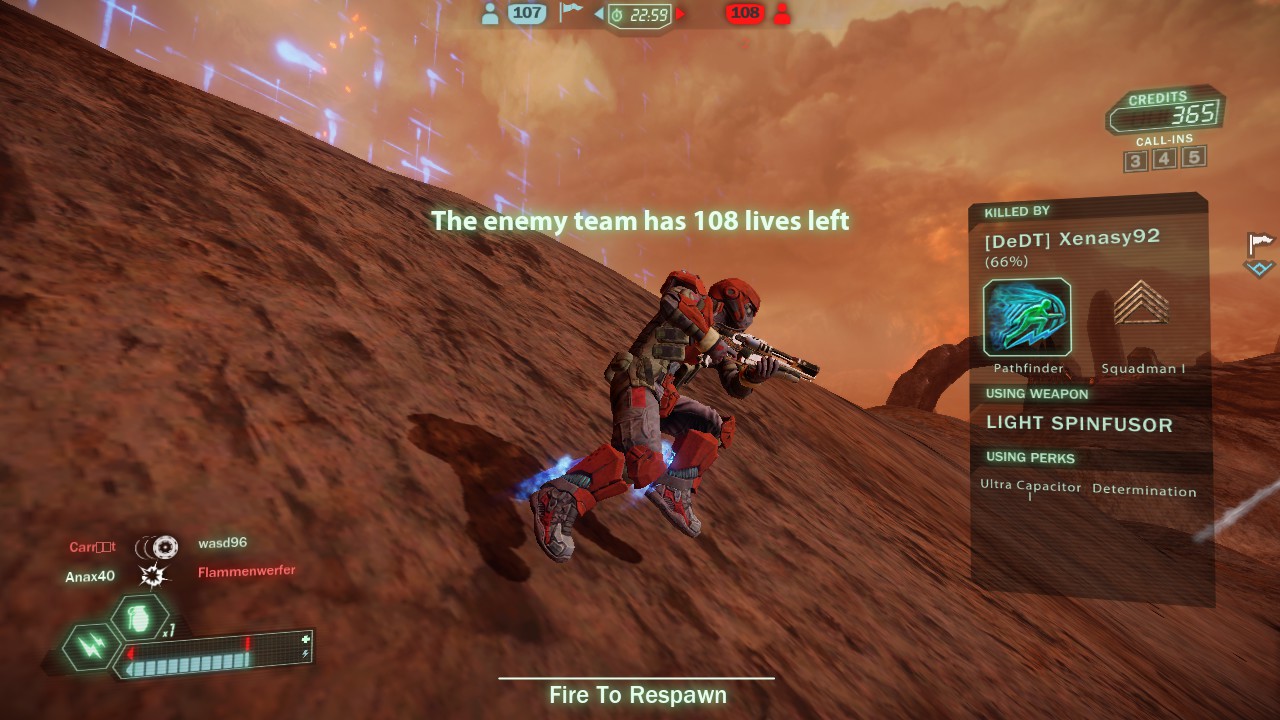Screen dimensions: 1280x720
Task: Click the Determination perk
Action: coord(1144,491)
